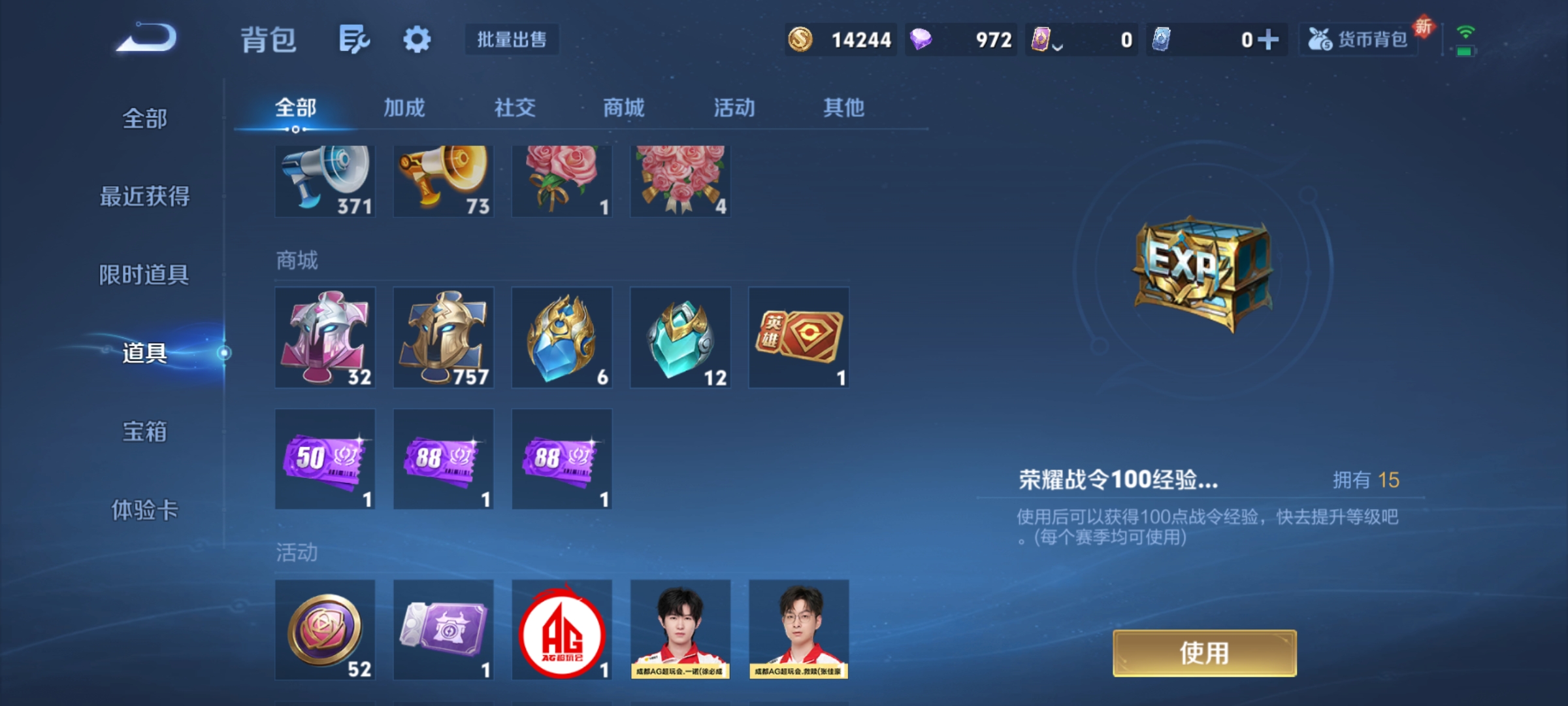The image size is (1568, 706).
Task: Open the 宝箱 category in sidebar
Action: [x=145, y=433]
